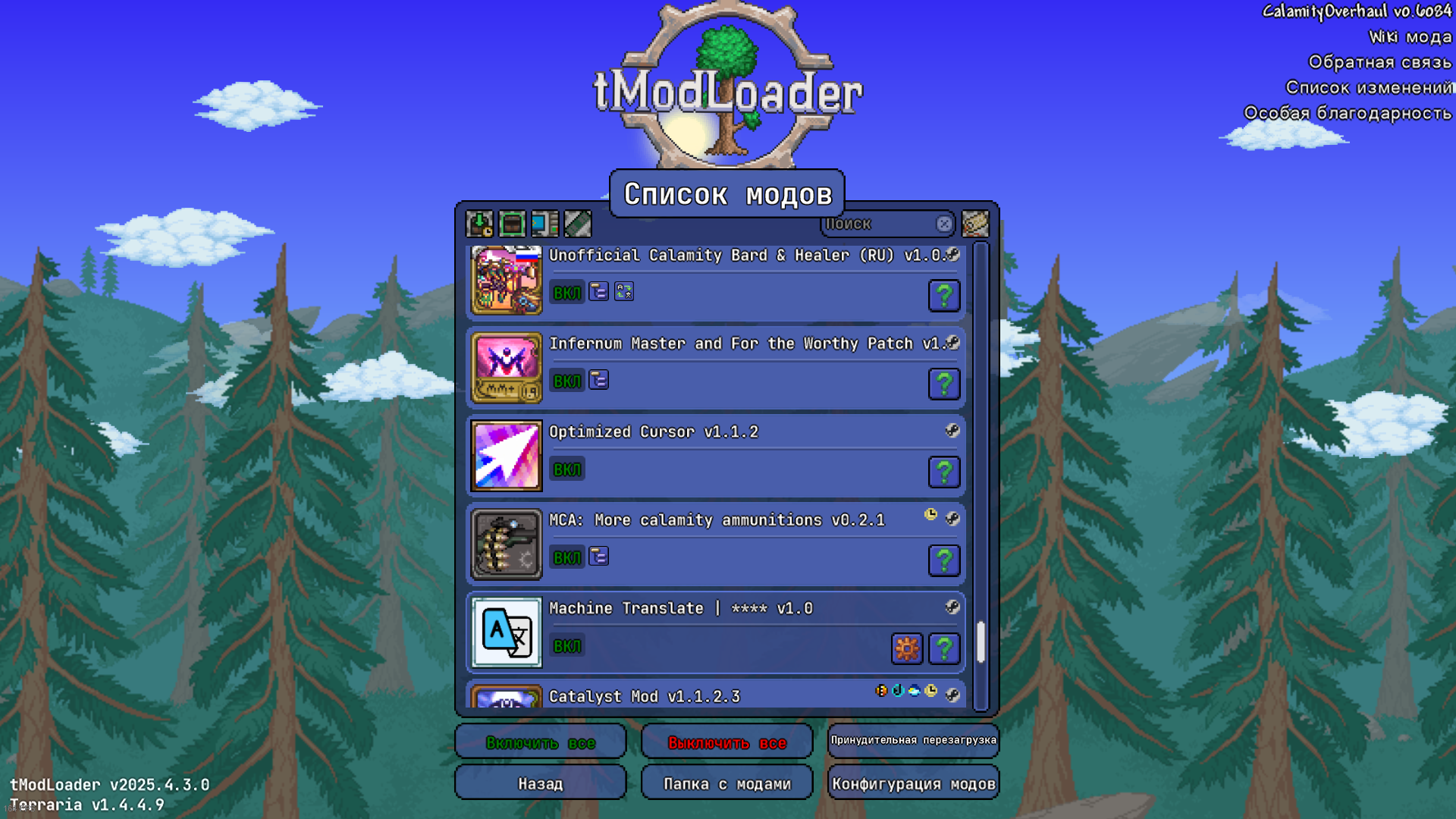Viewport: 1456px width, 819px height.
Task: Open the "Wiki мода" link
Action: tap(1410, 36)
